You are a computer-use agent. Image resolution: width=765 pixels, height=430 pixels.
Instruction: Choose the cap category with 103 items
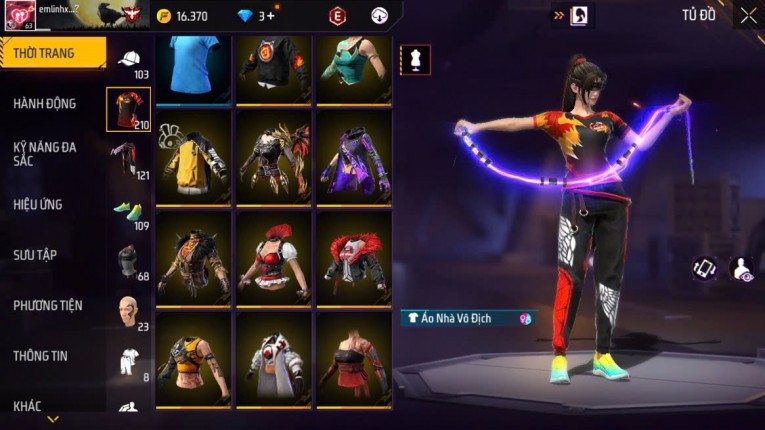(x=129, y=60)
